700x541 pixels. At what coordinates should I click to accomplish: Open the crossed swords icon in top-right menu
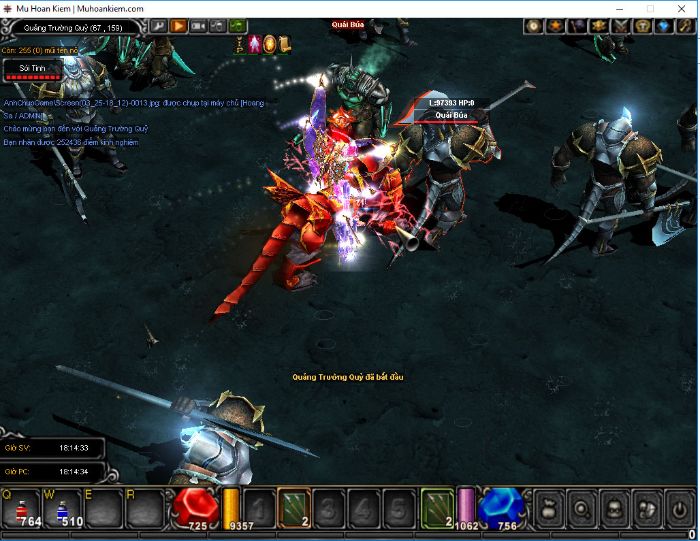click(622, 26)
